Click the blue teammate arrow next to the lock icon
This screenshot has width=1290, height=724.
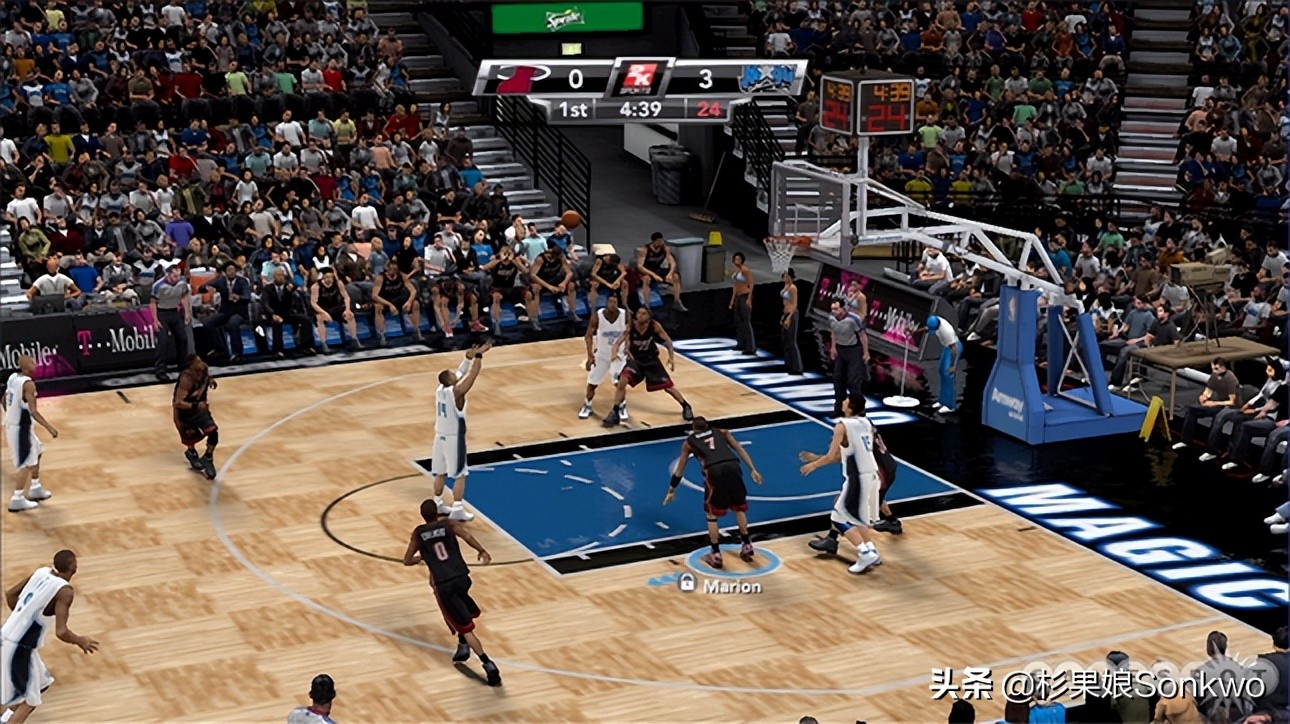[661, 578]
